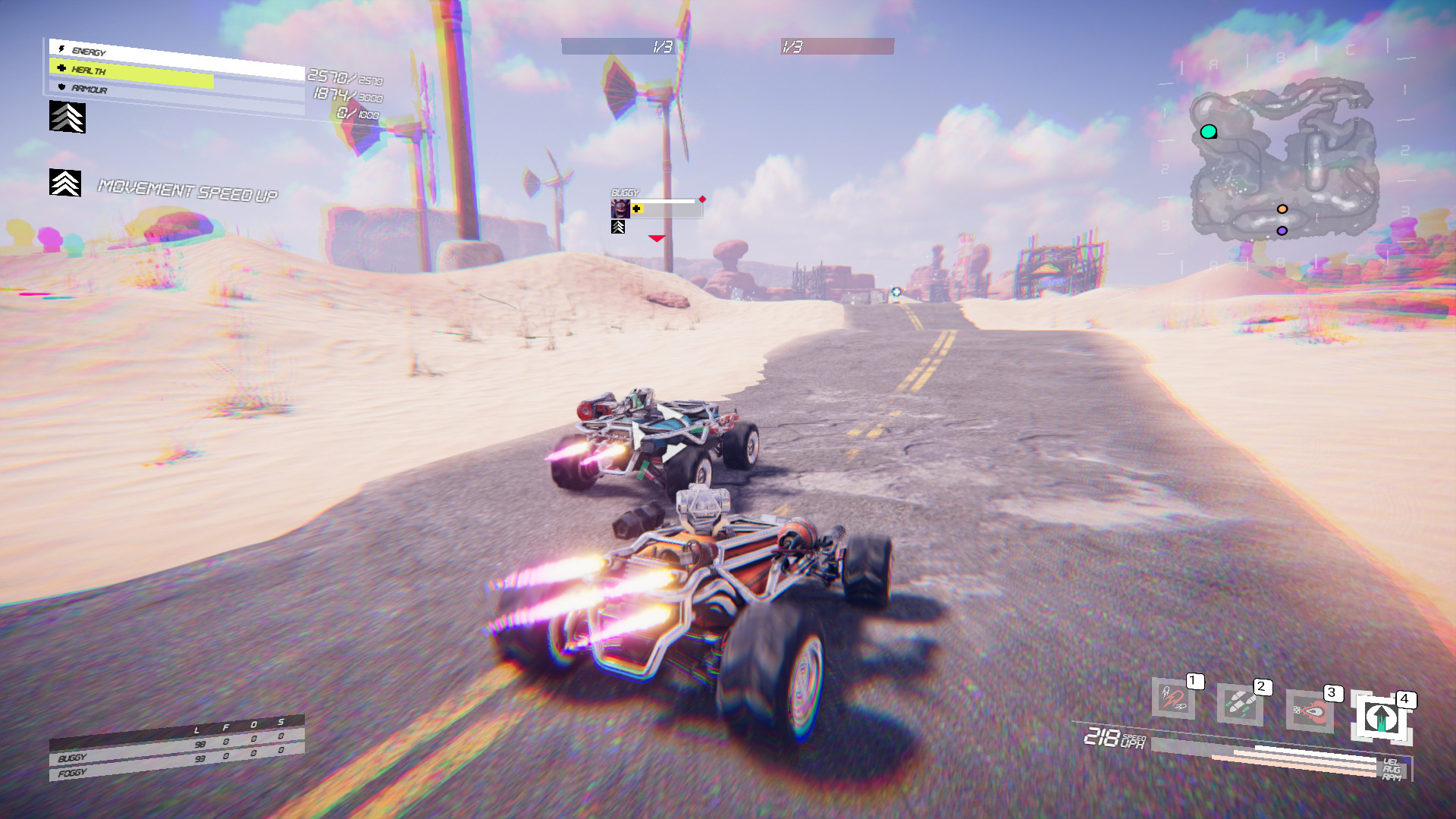The width and height of the screenshot is (1456, 819).
Task: Select weapon slot 3 firebomb icon
Action: point(1310,711)
